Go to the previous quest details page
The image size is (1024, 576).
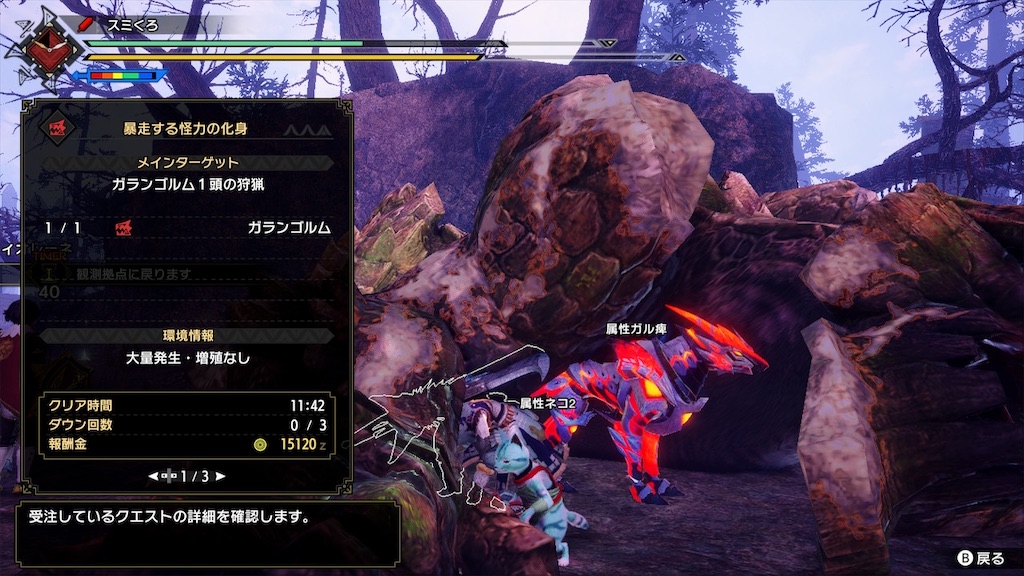click(x=154, y=477)
